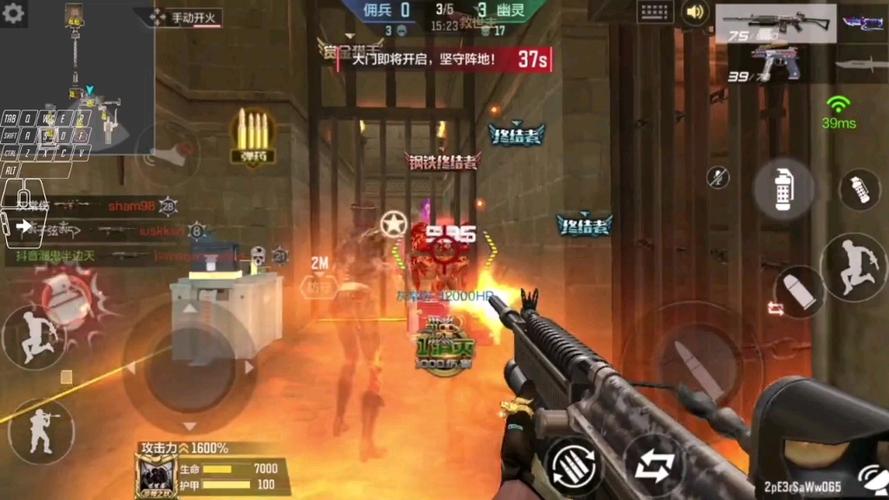Toggle the speaker sound icon

(694, 13)
